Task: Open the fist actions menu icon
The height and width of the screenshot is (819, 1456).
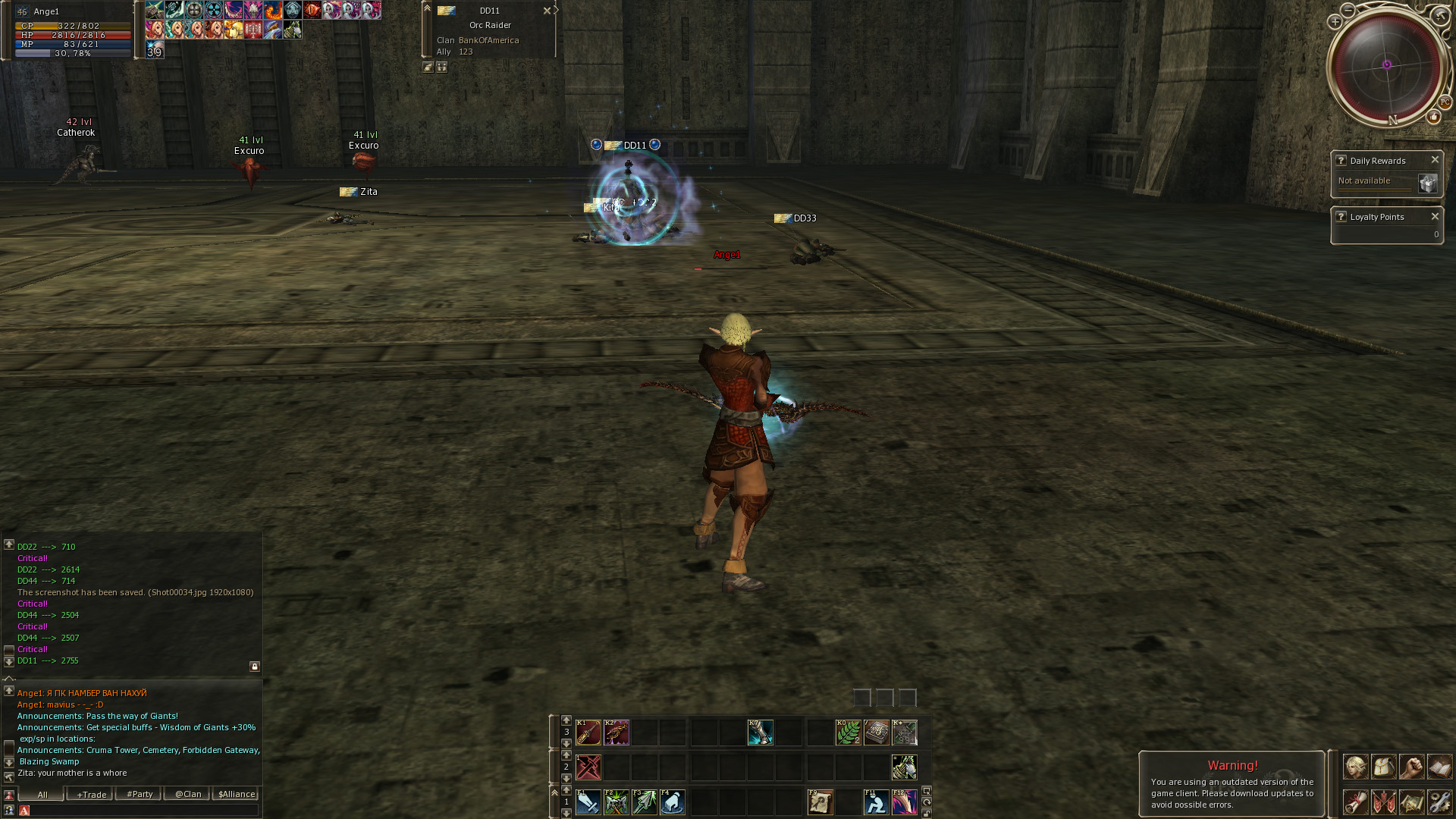Action: click(x=1411, y=767)
